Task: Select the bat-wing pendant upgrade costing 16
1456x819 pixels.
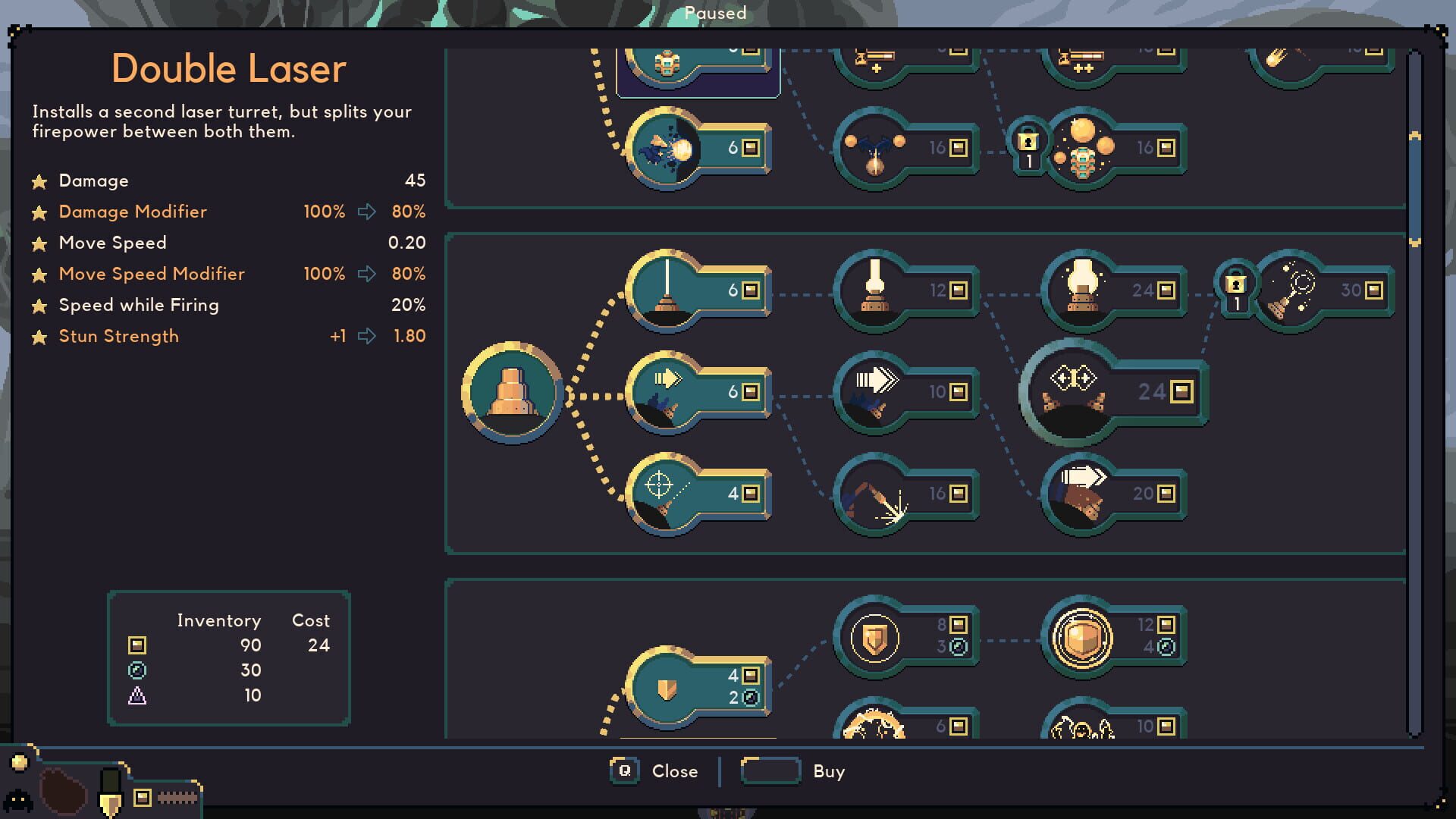Action: tap(872, 148)
